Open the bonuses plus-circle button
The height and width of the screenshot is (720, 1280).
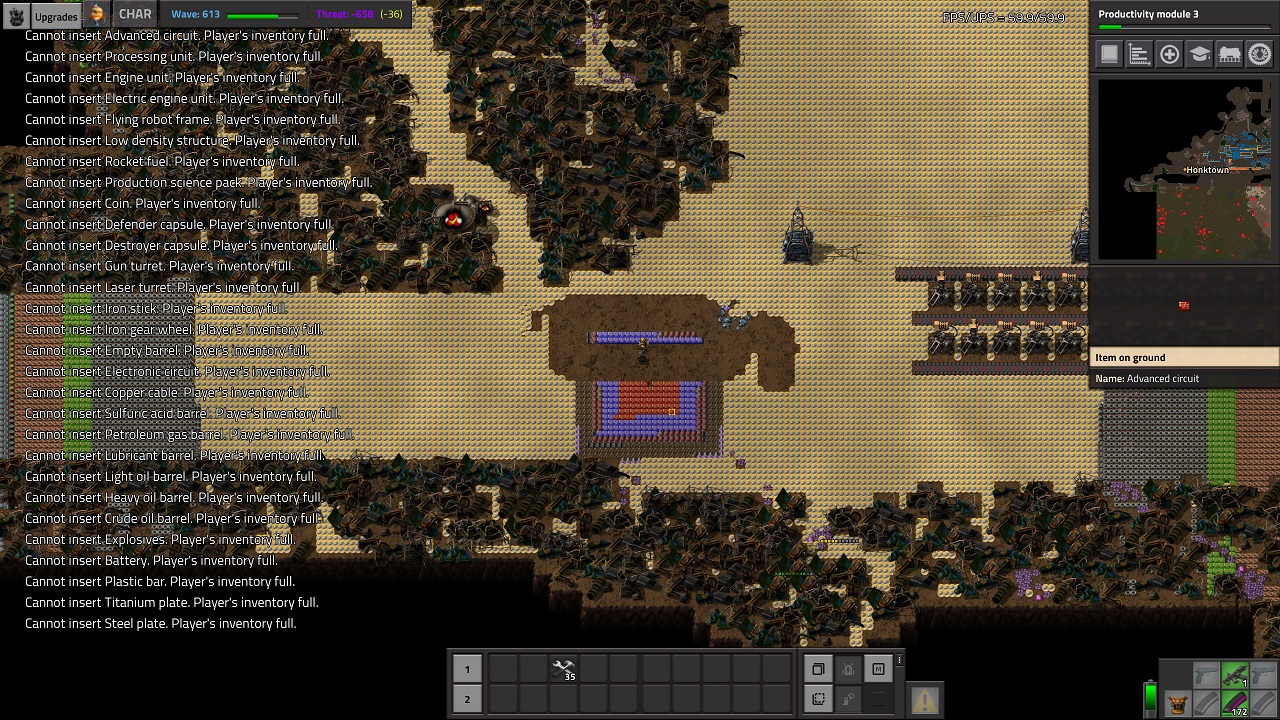(1169, 55)
